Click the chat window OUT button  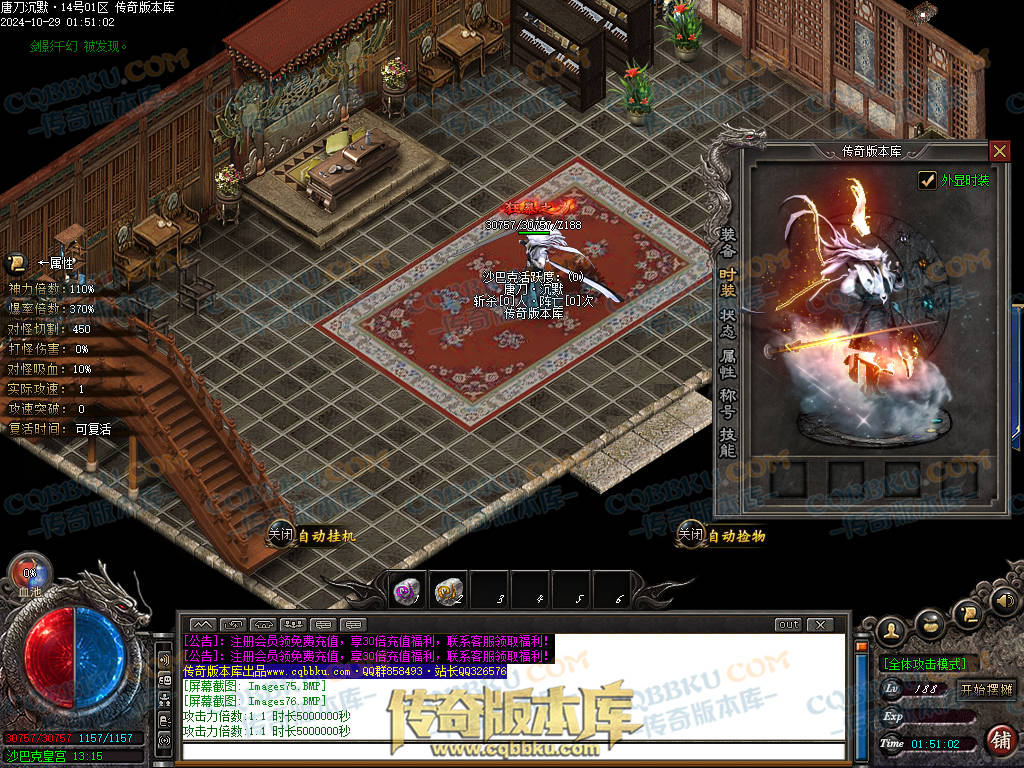click(x=789, y=625)
